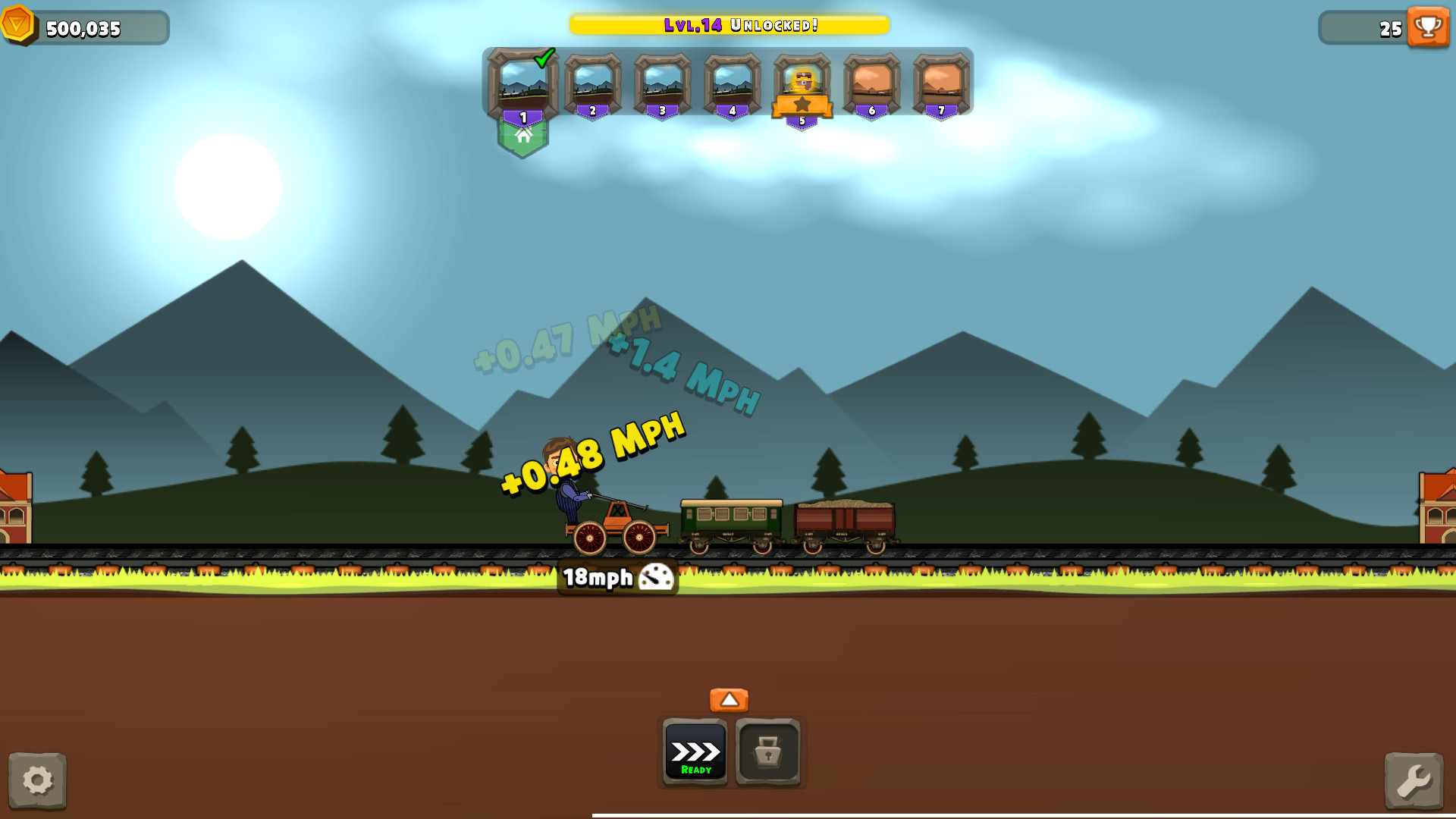Open the settings gear menu
This screenshot has height=819, width=1456.
[x=39, y=780]
